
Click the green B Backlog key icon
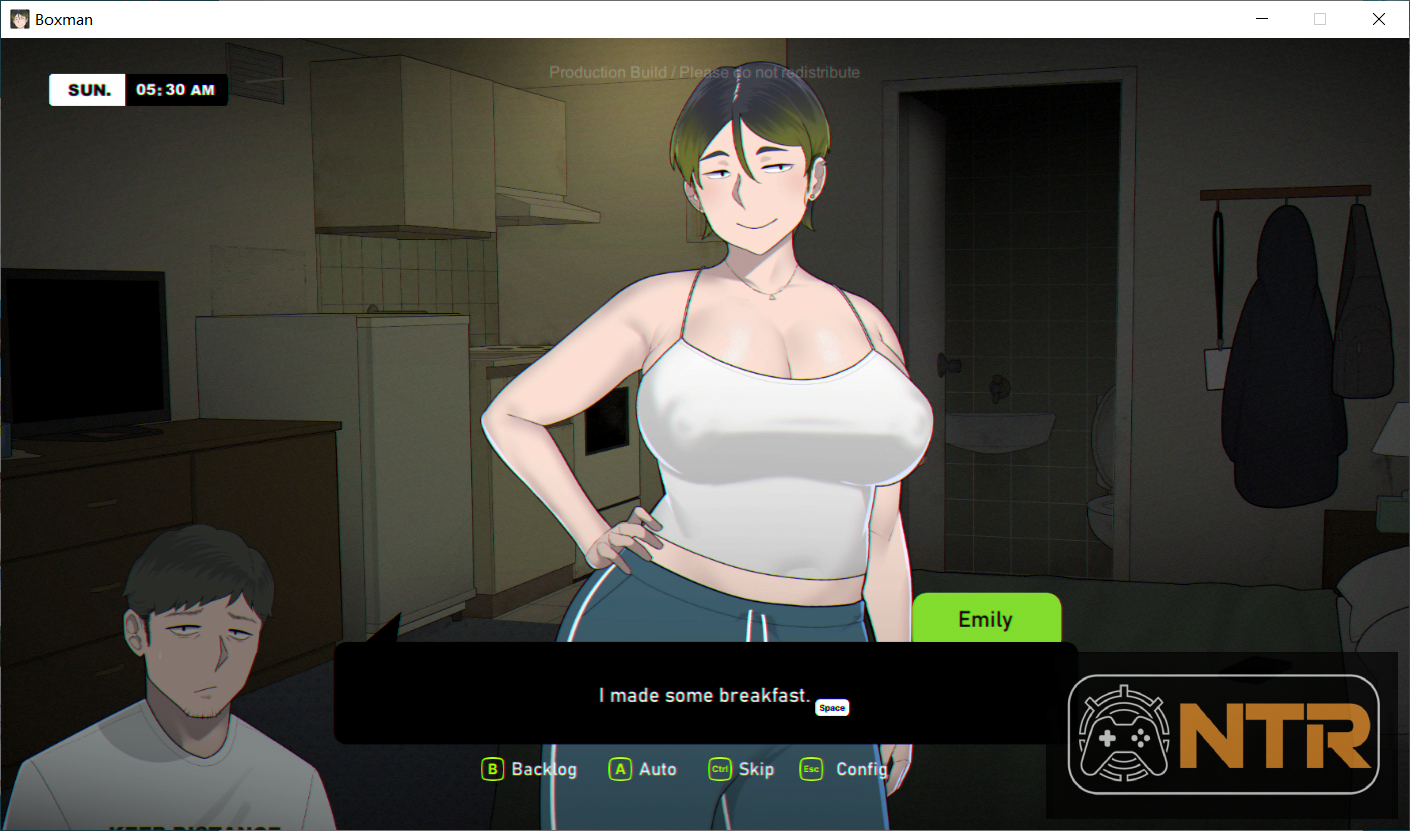coord(491,769)
